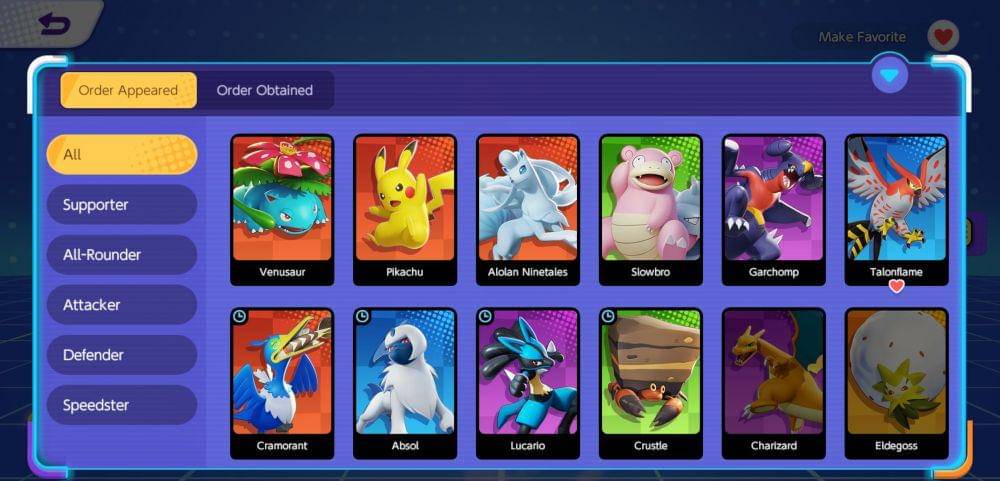Choose the Pikachu card
This screenshot has height=481, width=1000.
(x=405, y=209)
